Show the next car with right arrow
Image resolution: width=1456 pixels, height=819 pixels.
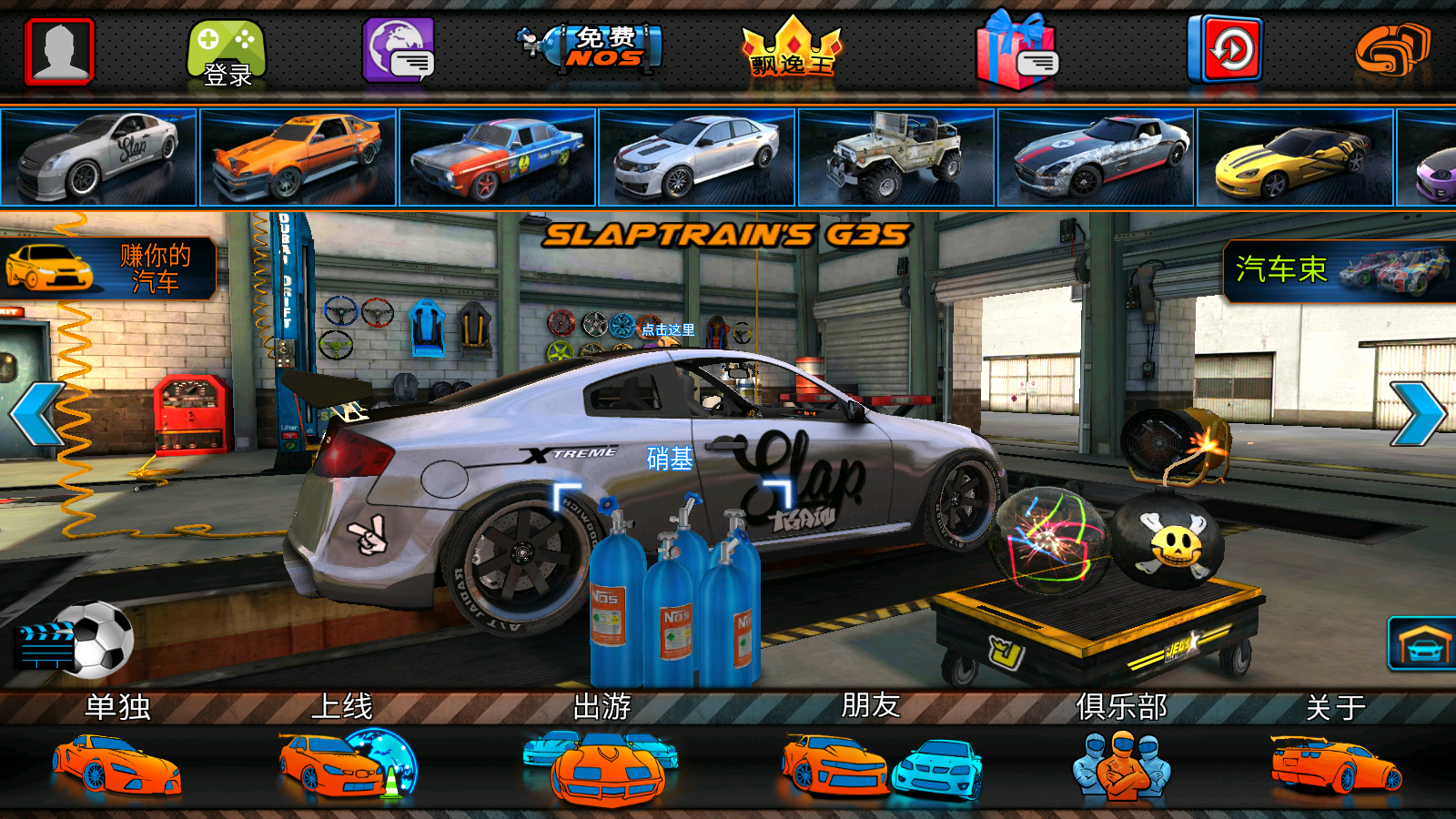pos(1418,414)
